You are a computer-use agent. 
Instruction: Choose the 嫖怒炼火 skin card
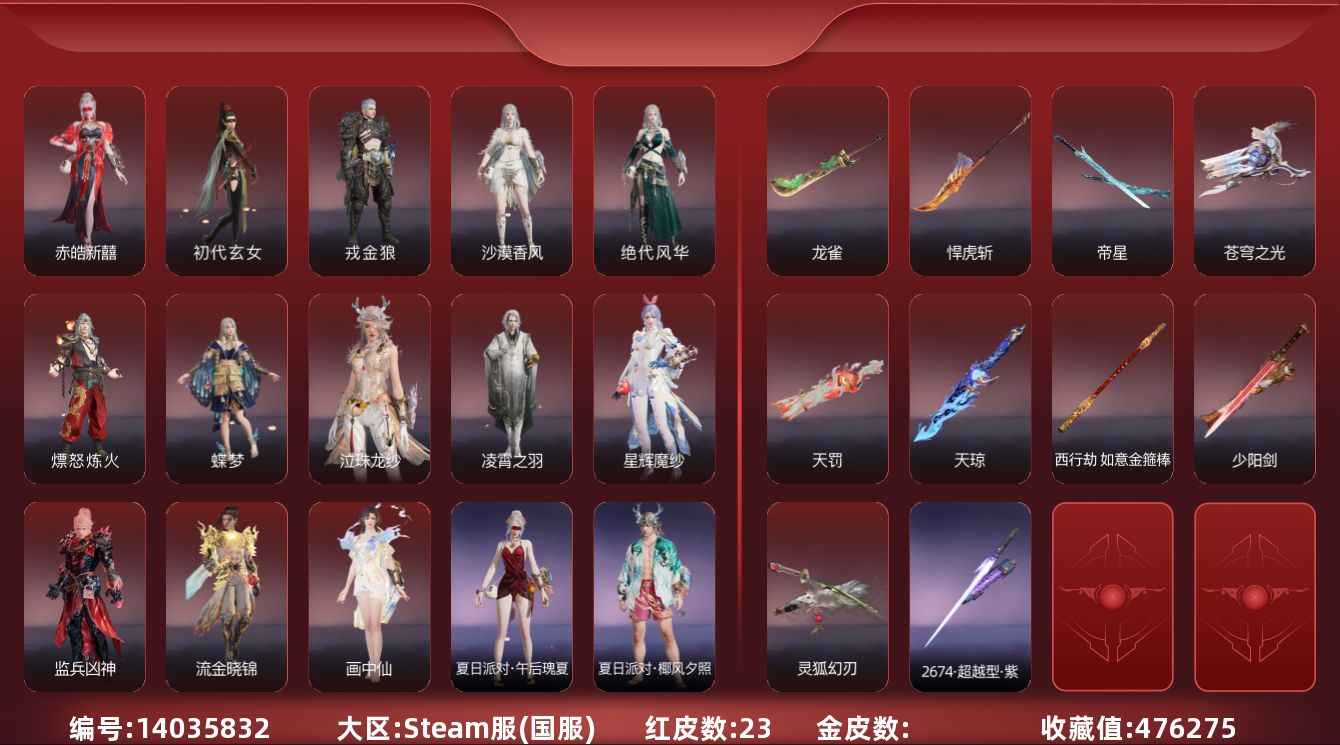pyautogui.click(x=85, y=388)
